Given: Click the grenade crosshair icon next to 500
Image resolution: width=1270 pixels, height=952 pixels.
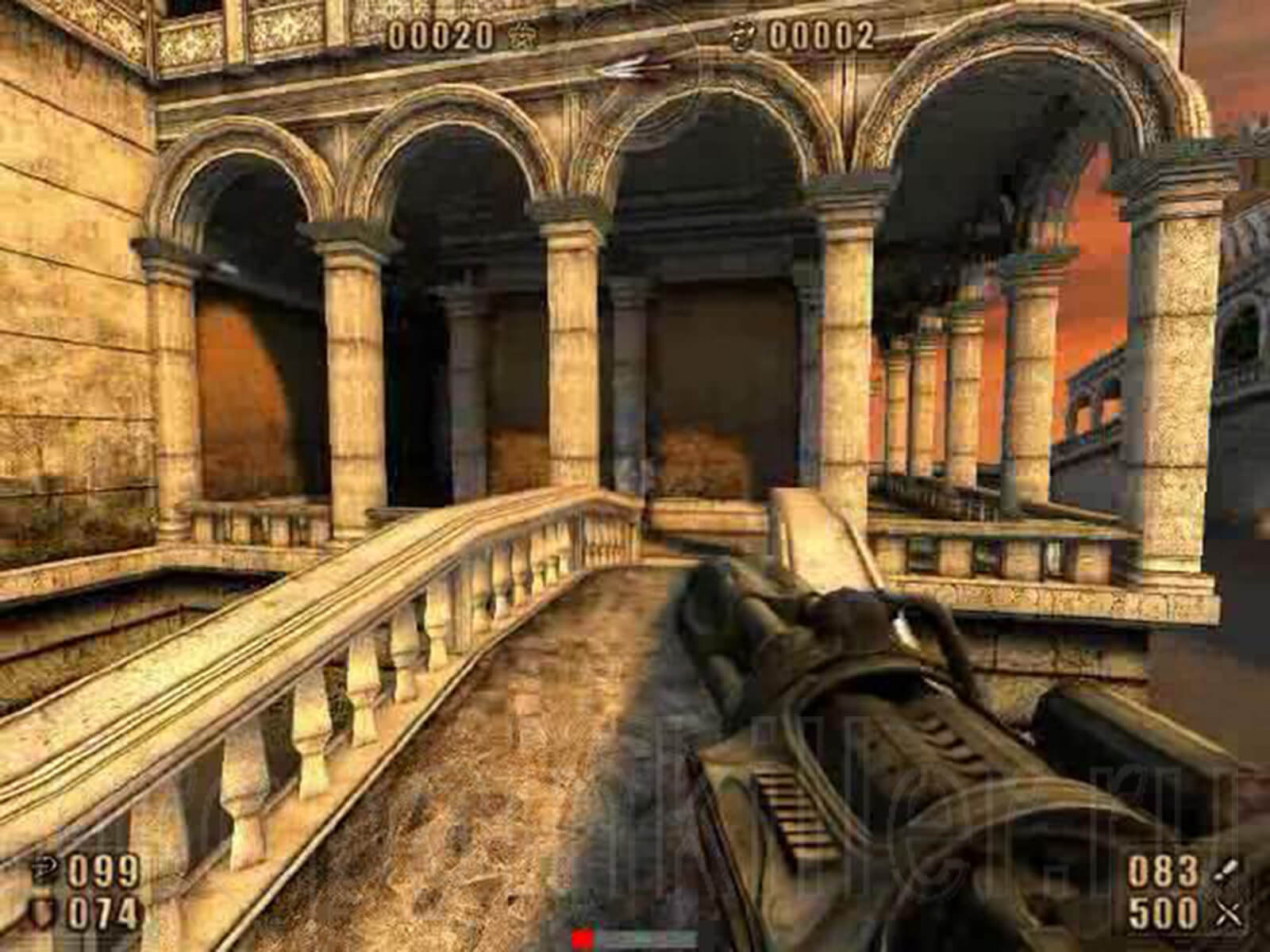Looking at the screenshot, I should [x=1226, y=912].
